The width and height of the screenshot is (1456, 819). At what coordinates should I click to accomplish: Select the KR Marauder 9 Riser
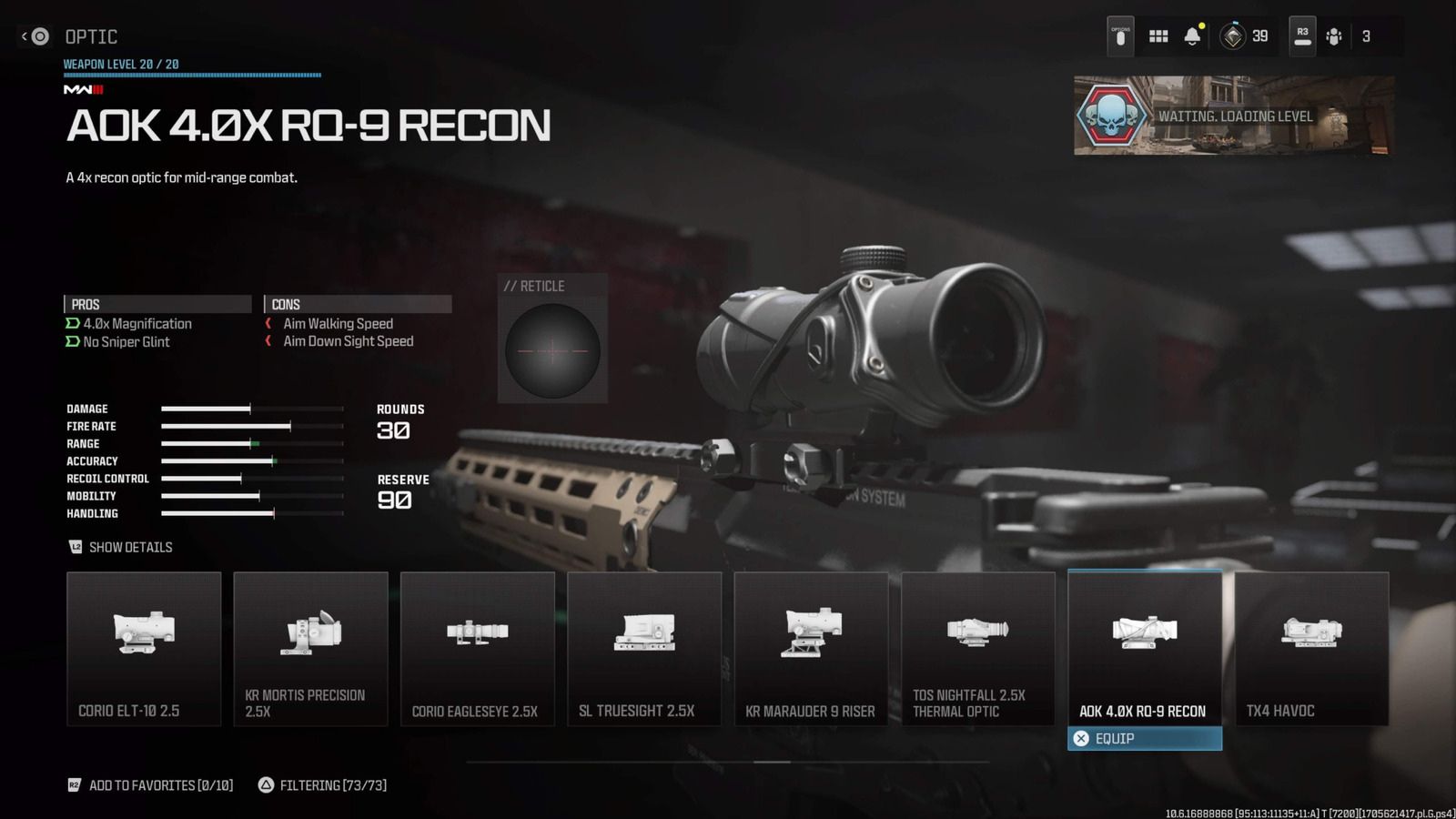click(811, 648)
